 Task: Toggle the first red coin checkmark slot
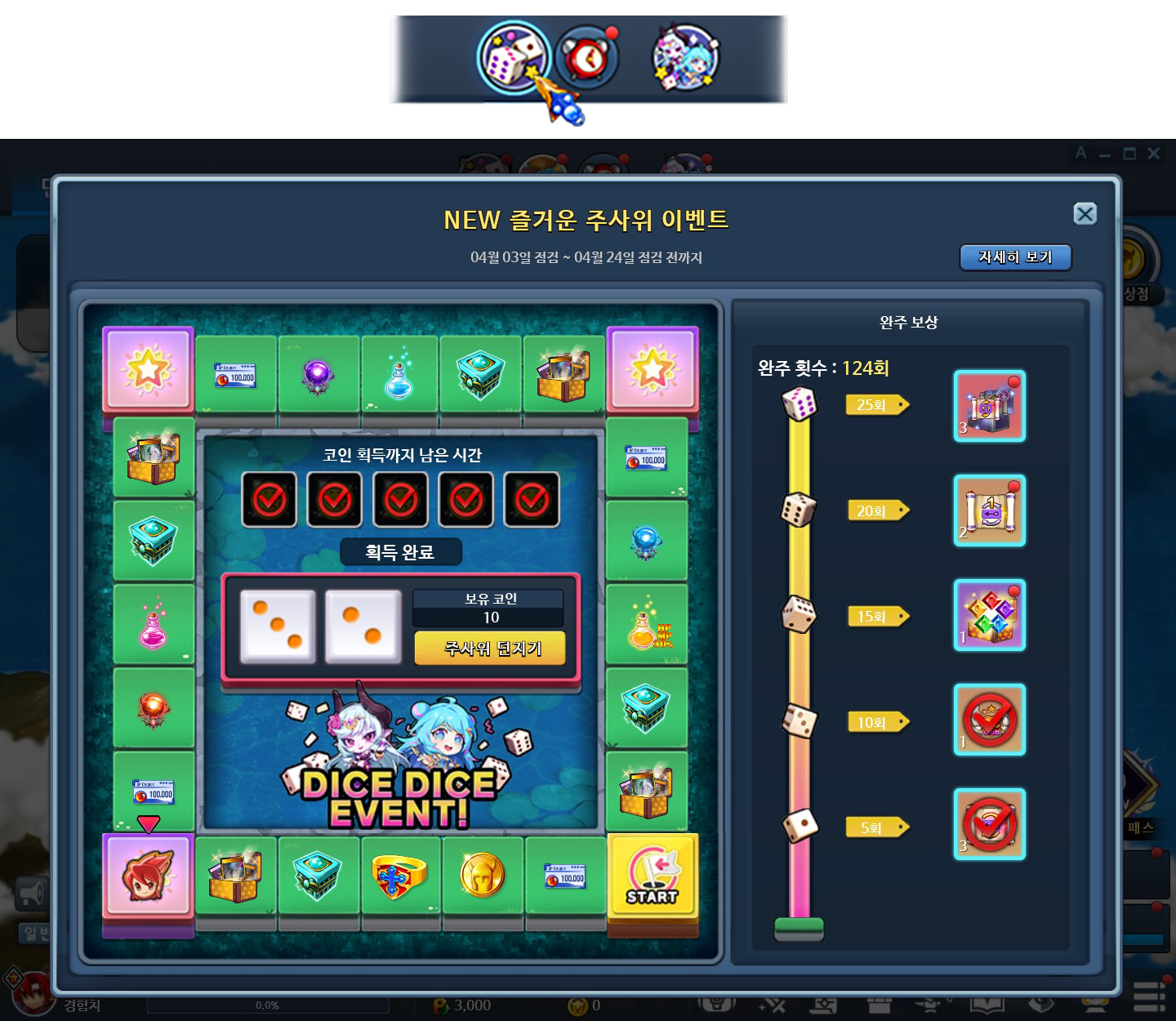click(269, 498)
